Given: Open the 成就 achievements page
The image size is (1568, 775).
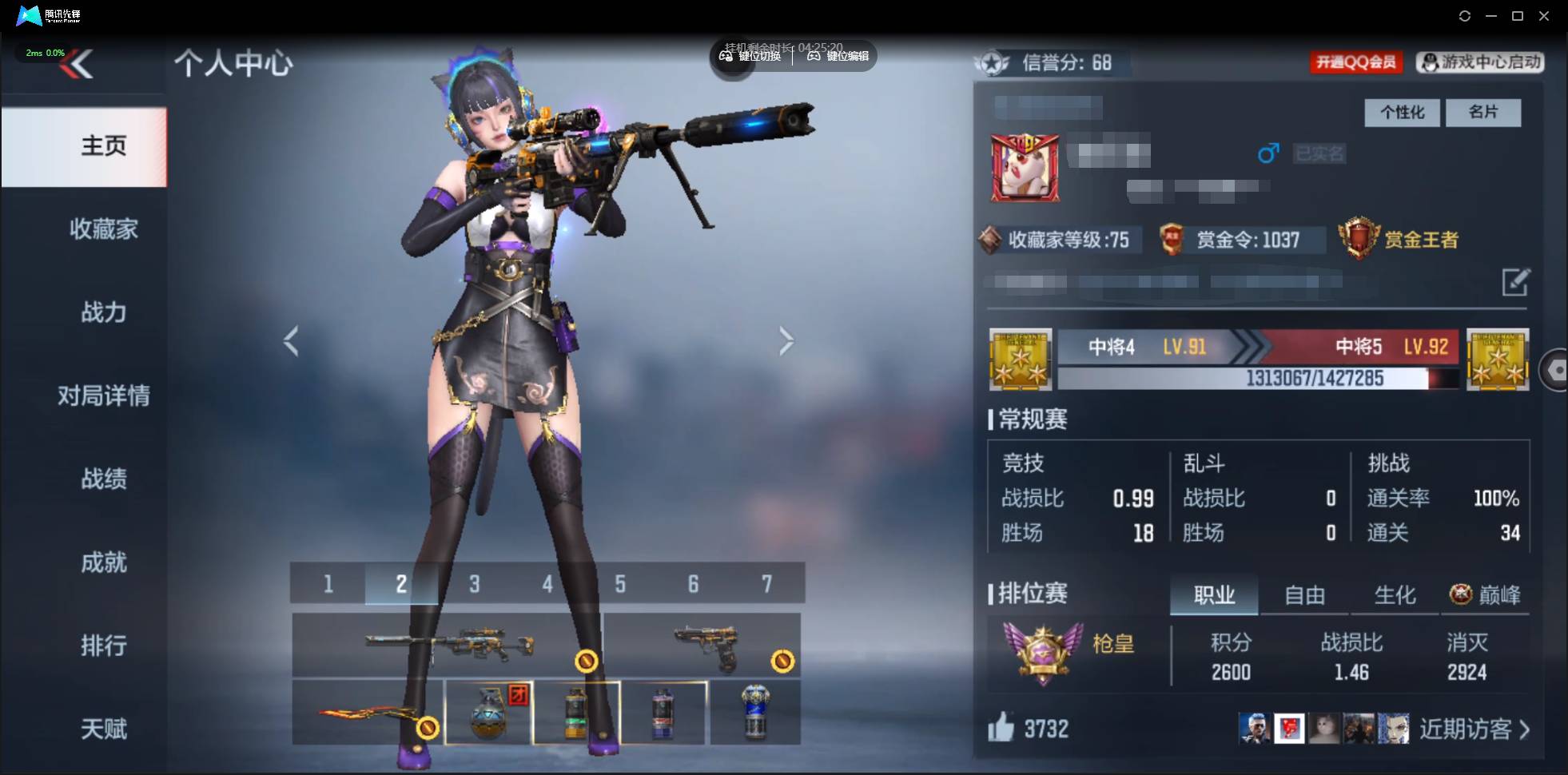Looking at the screenshot, I should click(x=104, y=562).
